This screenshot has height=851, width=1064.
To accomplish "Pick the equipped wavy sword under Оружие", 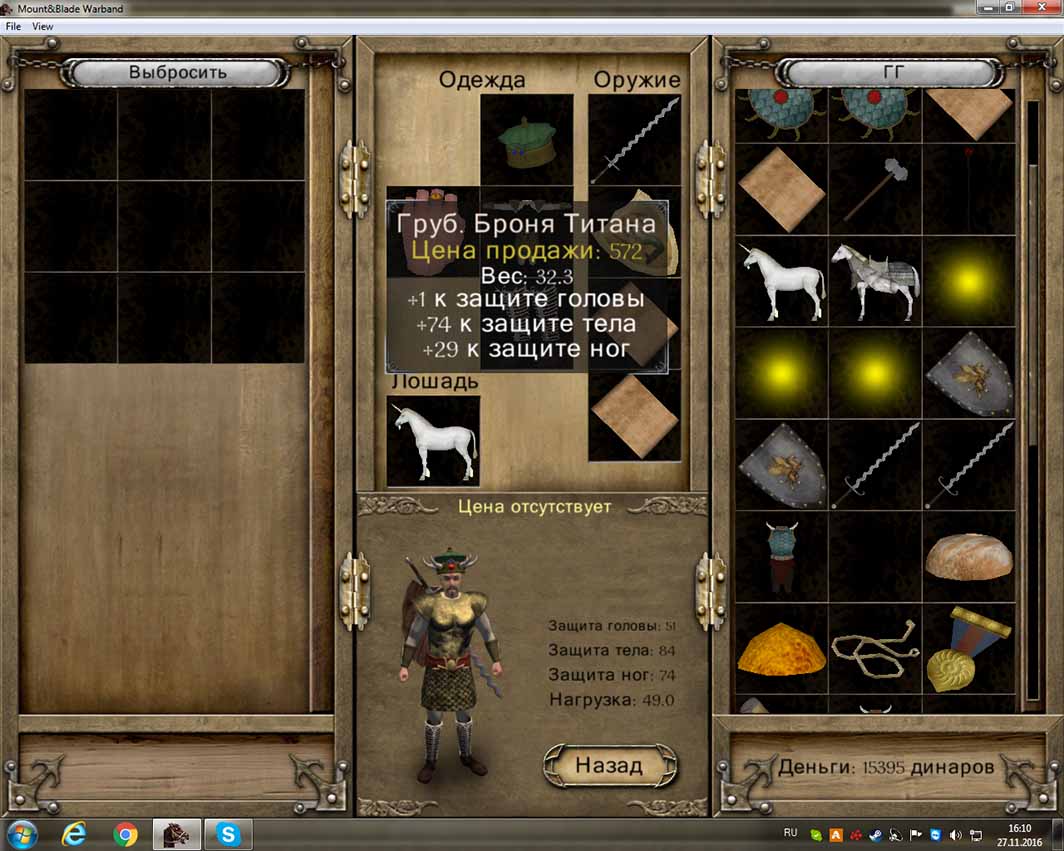I will [634, 141].
